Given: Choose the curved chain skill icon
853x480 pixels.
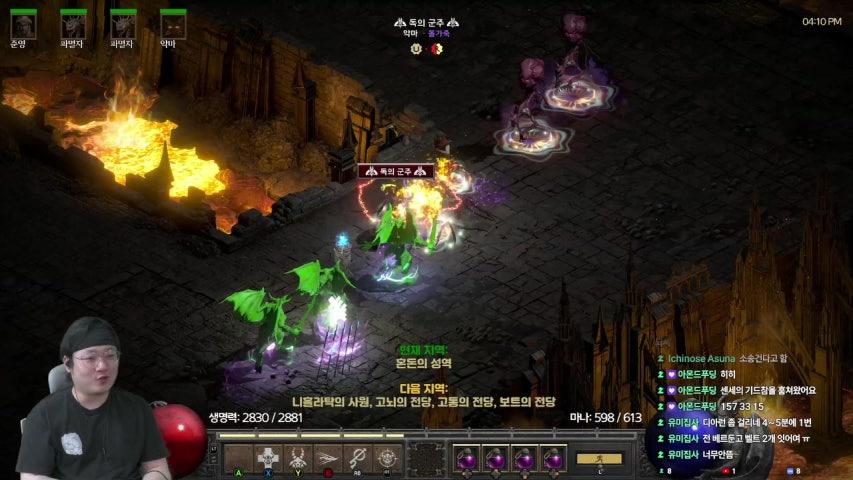Looking at the screenshot, I should click(358, 457).
